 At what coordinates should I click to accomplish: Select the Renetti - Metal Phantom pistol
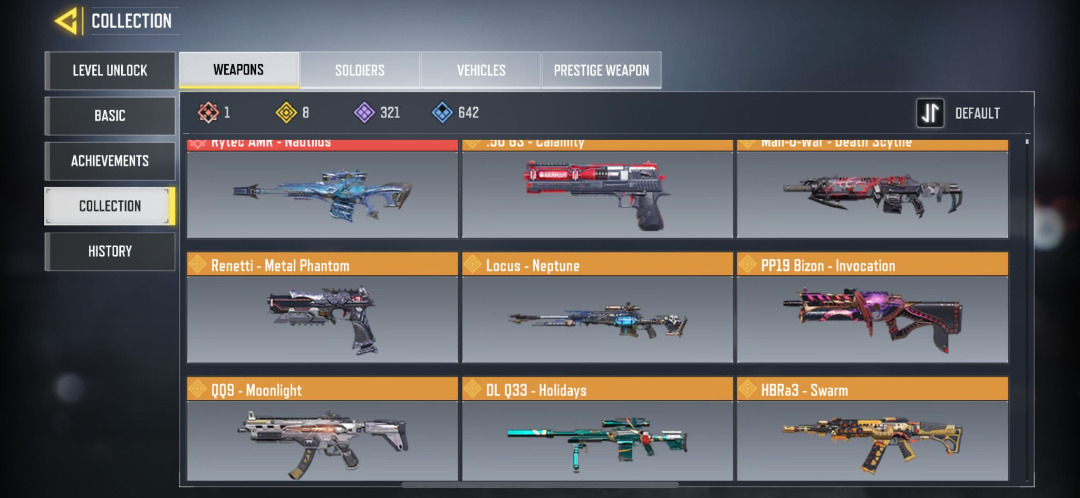click(322, 308)
